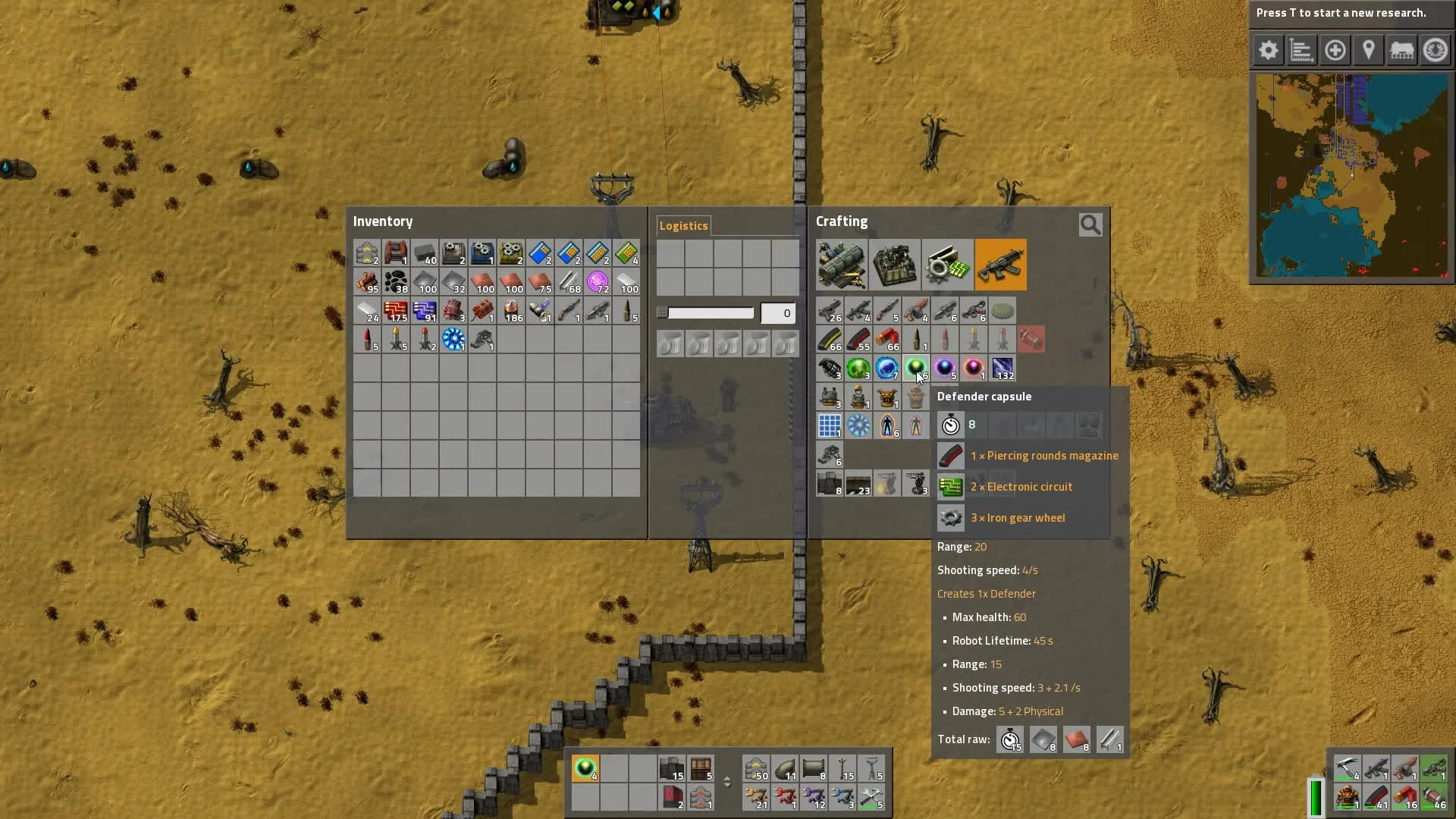
Task: Switch to the Intermediate products crafting tab
Action: [x=947, y=265]
